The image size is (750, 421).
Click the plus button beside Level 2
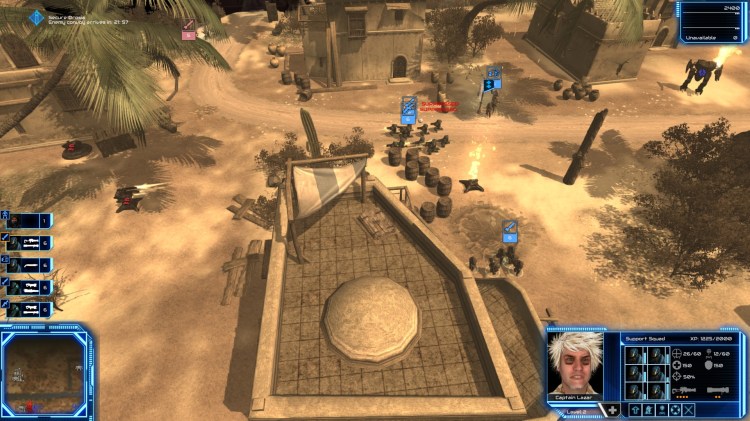(x=612, y=410)
